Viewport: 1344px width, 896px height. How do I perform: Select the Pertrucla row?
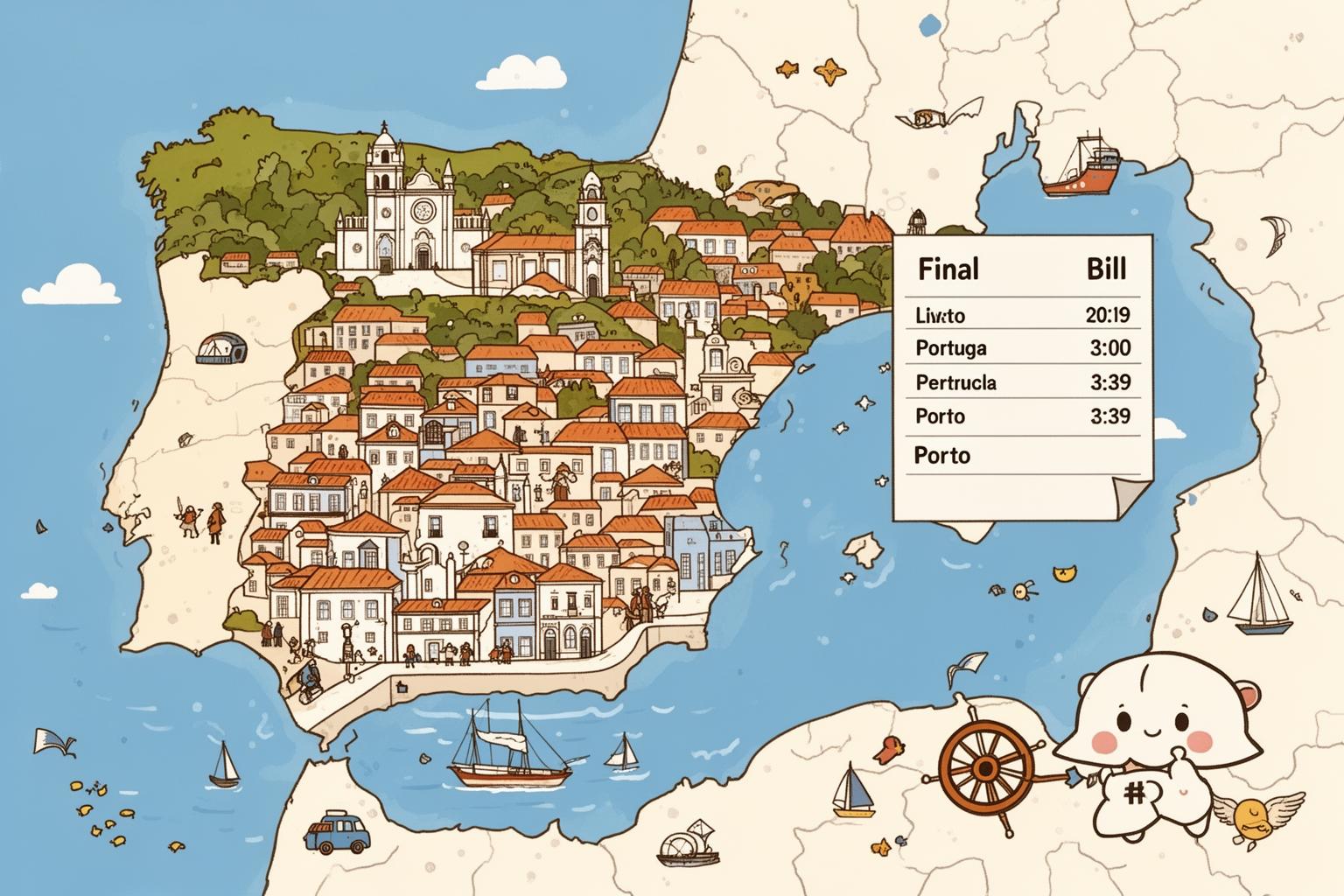(x=1022, y=382)
